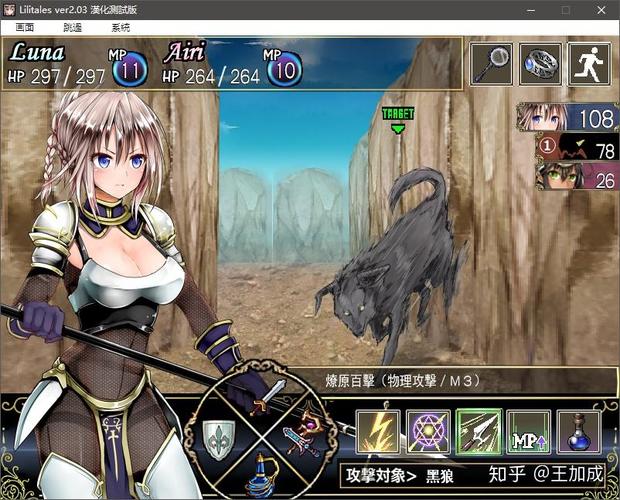This screenshot has height=500, width=620.
Task: Open the sword and staff skills command
Action: pyautogui.click(x=306, y=434)
